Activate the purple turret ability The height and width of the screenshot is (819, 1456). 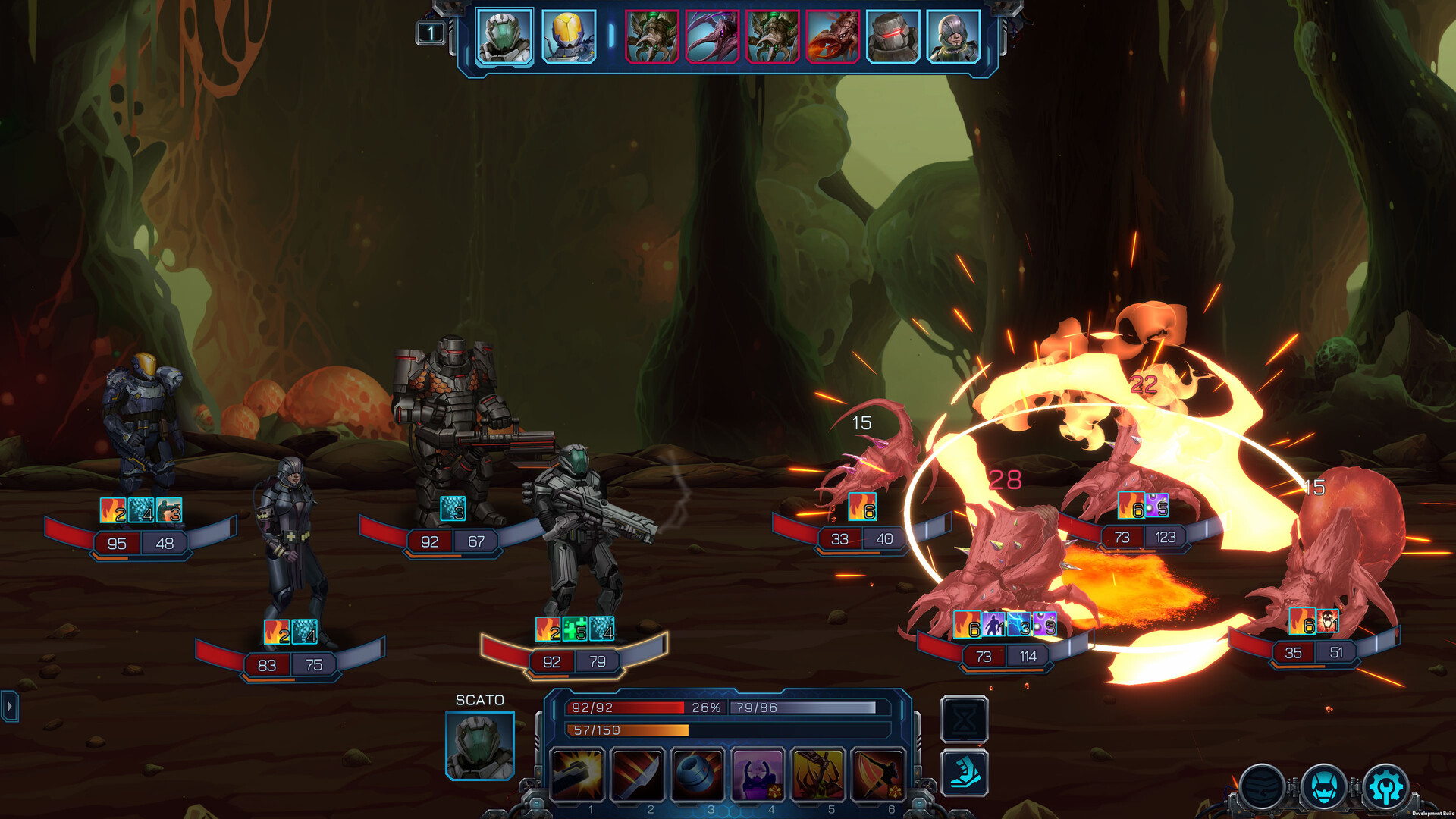(x=758, y=774)
